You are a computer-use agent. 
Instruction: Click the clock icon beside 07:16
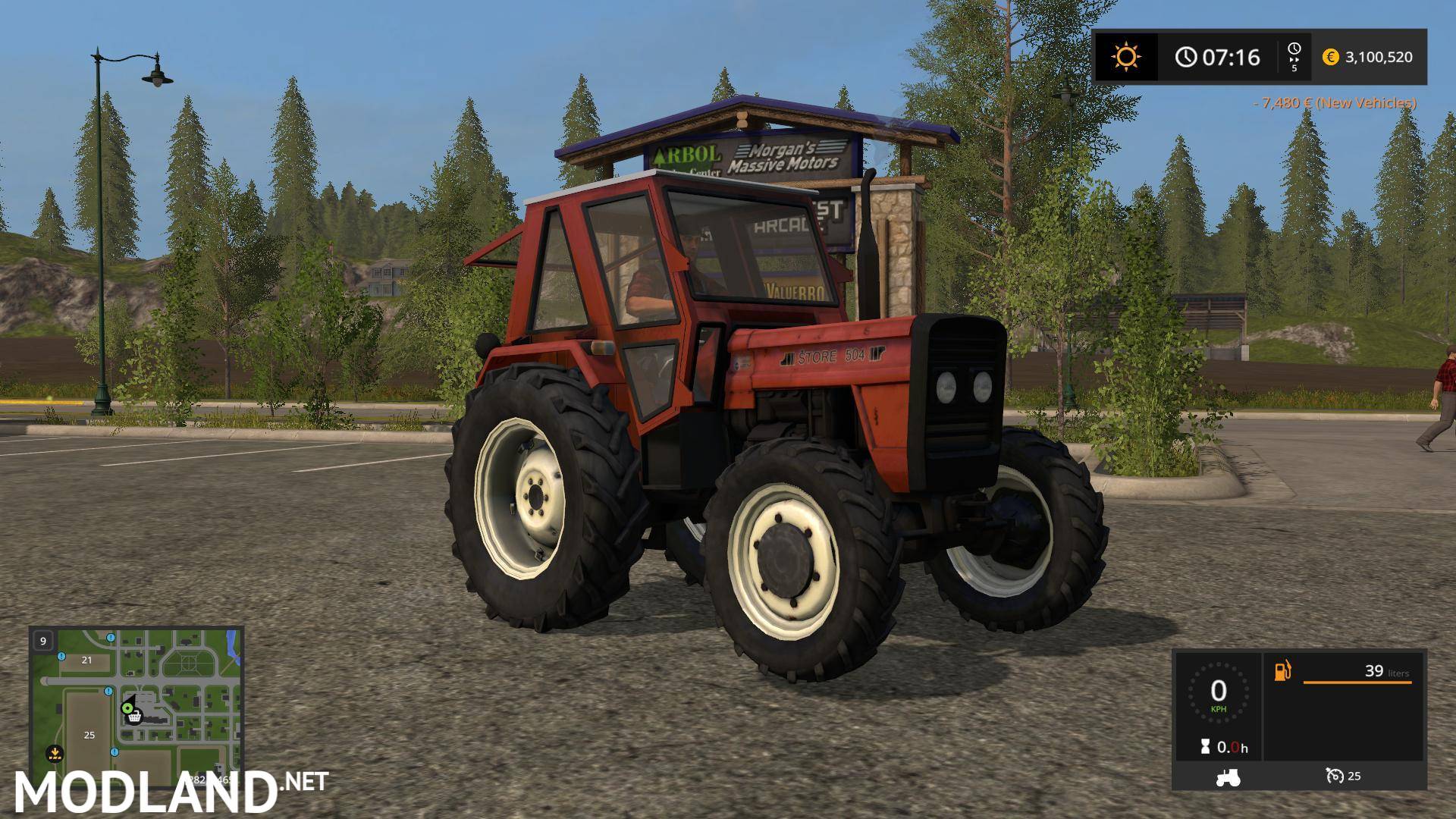click(1187, 57)
